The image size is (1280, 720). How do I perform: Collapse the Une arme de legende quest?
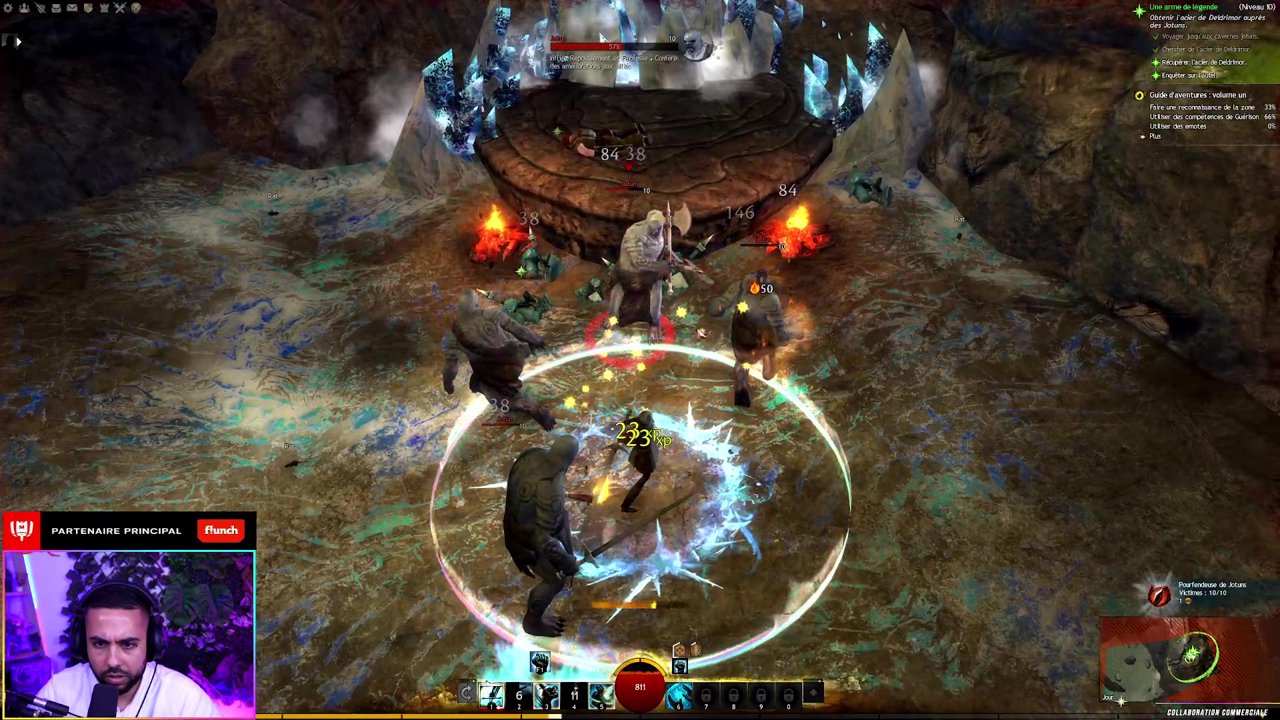1185,7
